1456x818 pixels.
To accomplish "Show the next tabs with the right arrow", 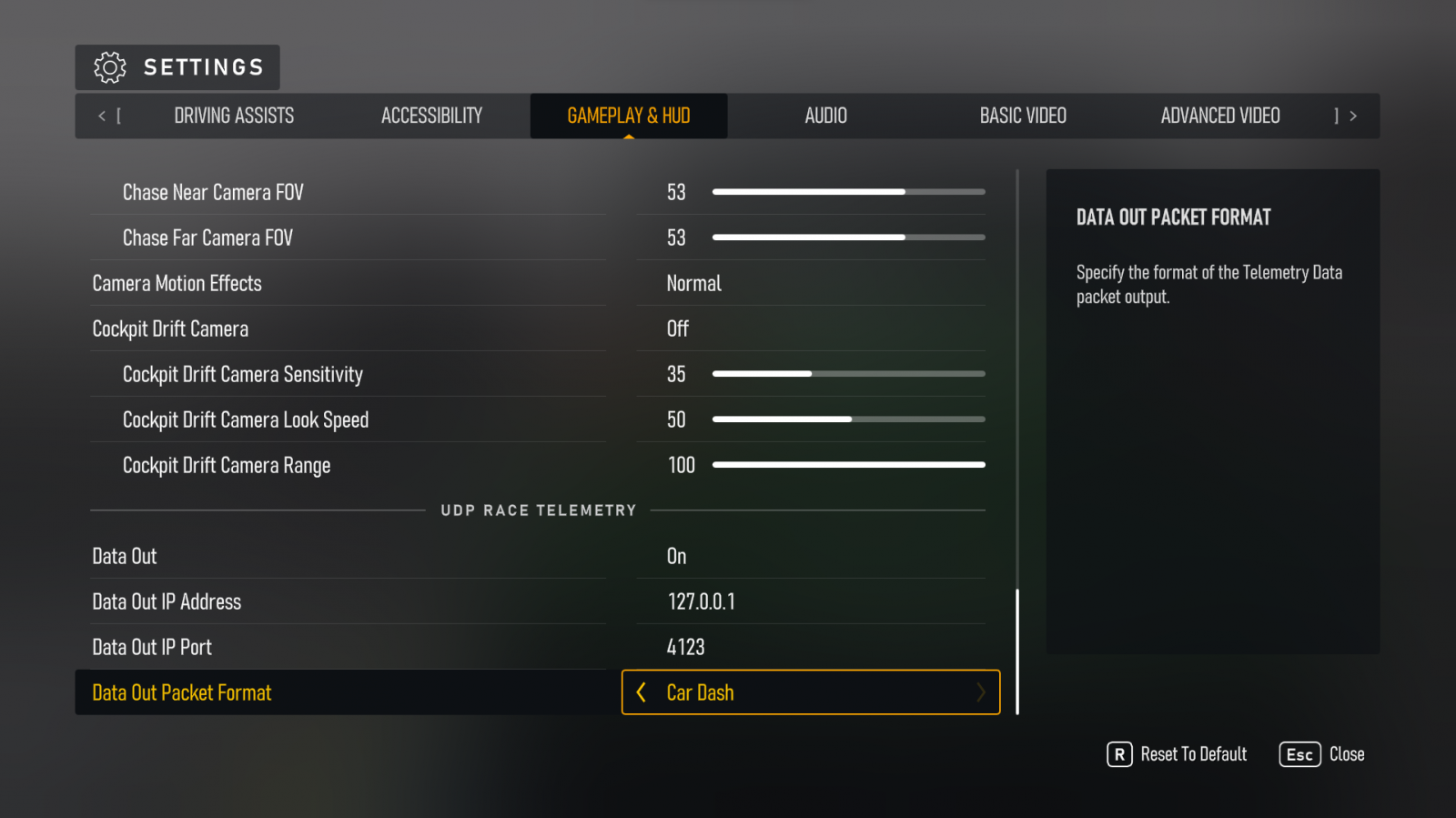I will point(1352,116).
